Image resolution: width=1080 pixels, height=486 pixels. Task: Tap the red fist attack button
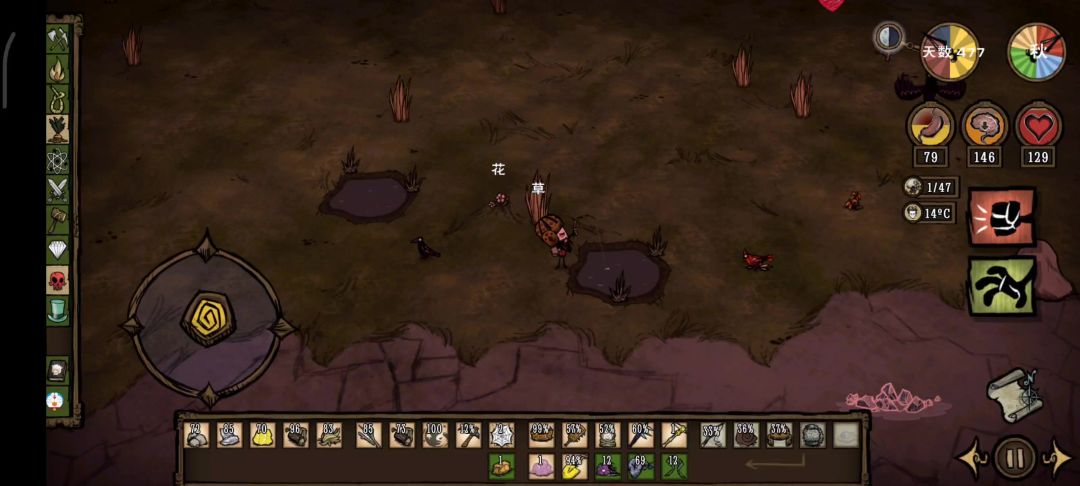point(1001,216)
